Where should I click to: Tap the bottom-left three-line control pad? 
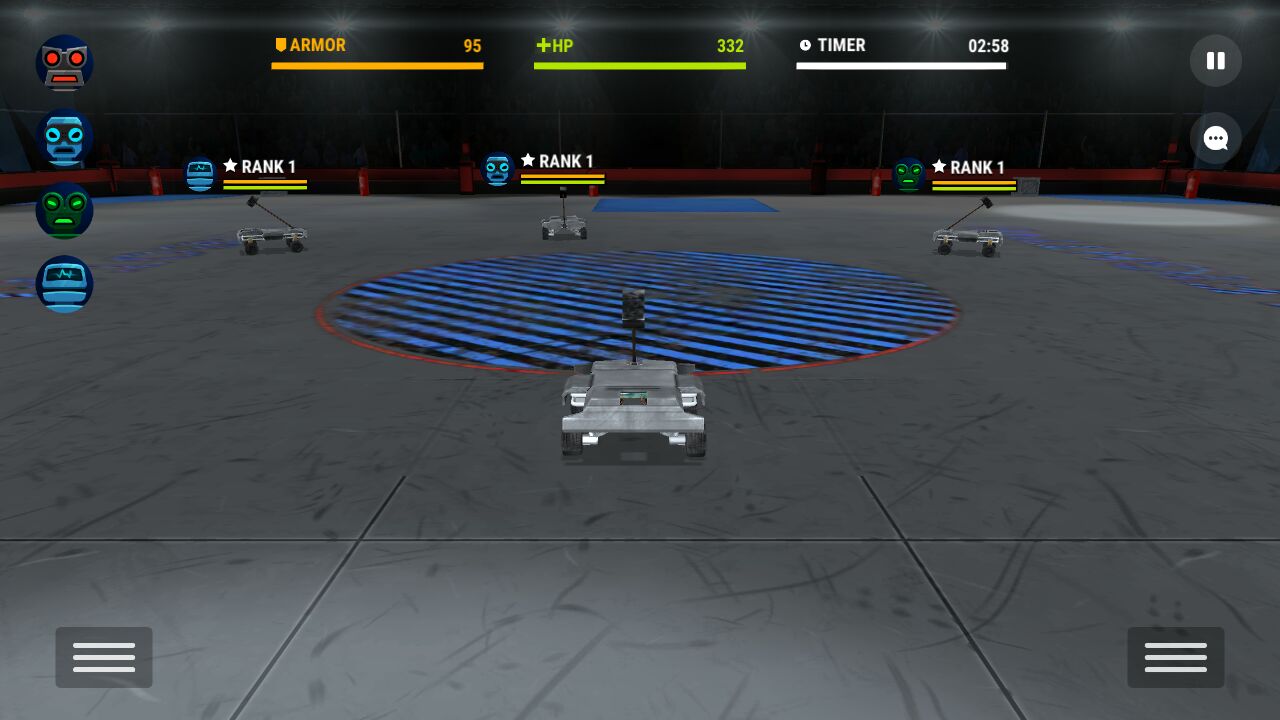pos(104,657)
